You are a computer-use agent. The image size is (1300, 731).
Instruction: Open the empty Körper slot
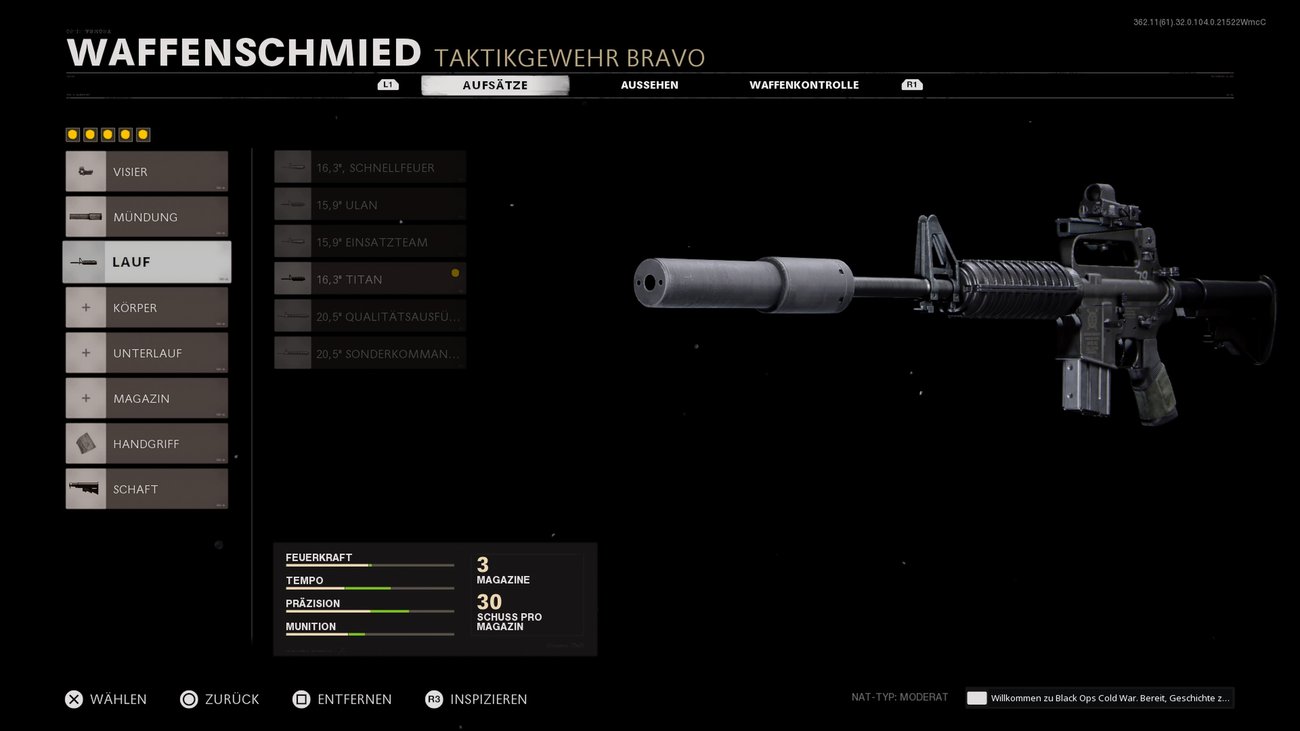click(x=147, y=307)
